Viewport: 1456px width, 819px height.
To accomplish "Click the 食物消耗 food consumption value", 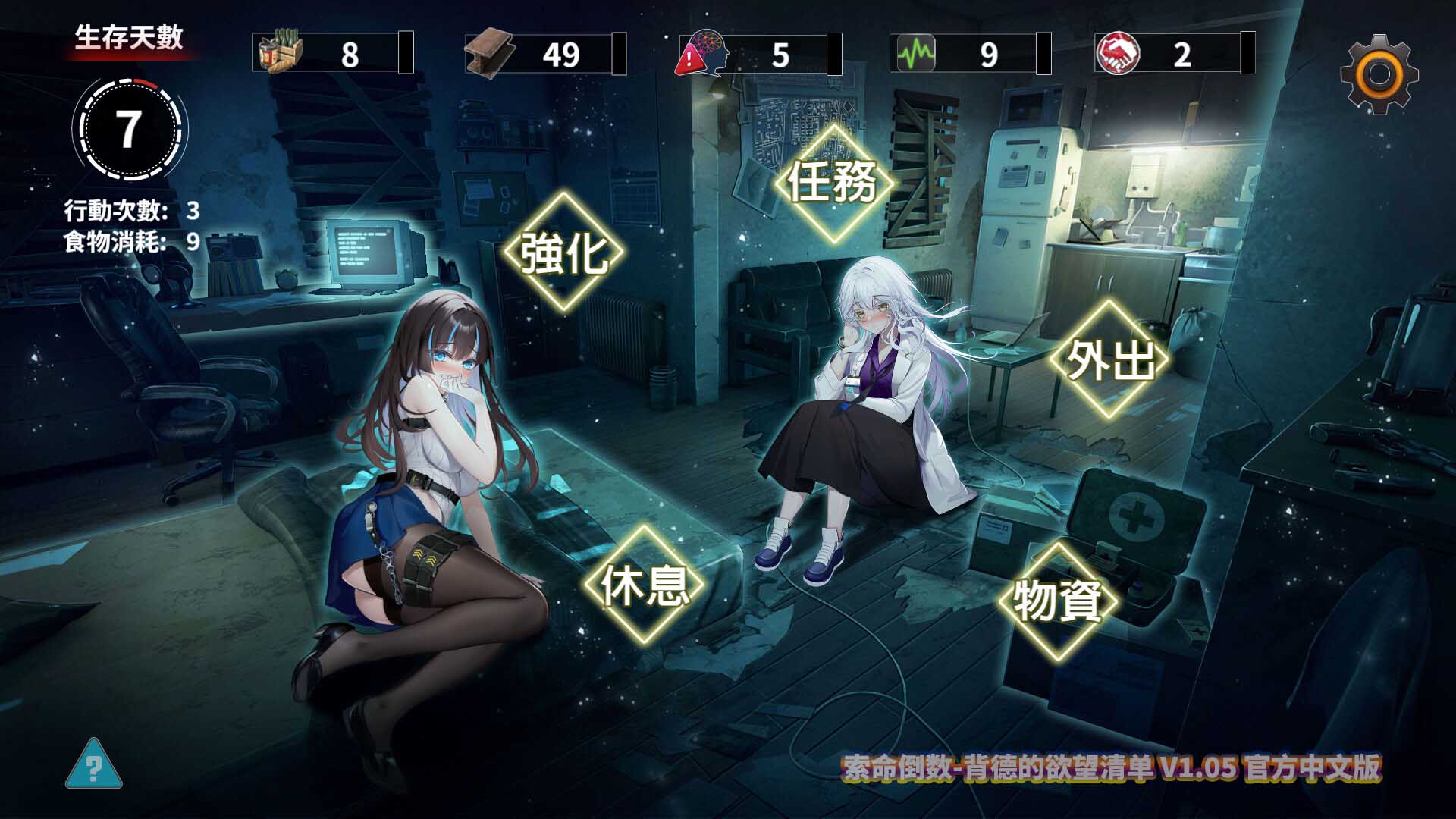I will (x=192, y=243).
